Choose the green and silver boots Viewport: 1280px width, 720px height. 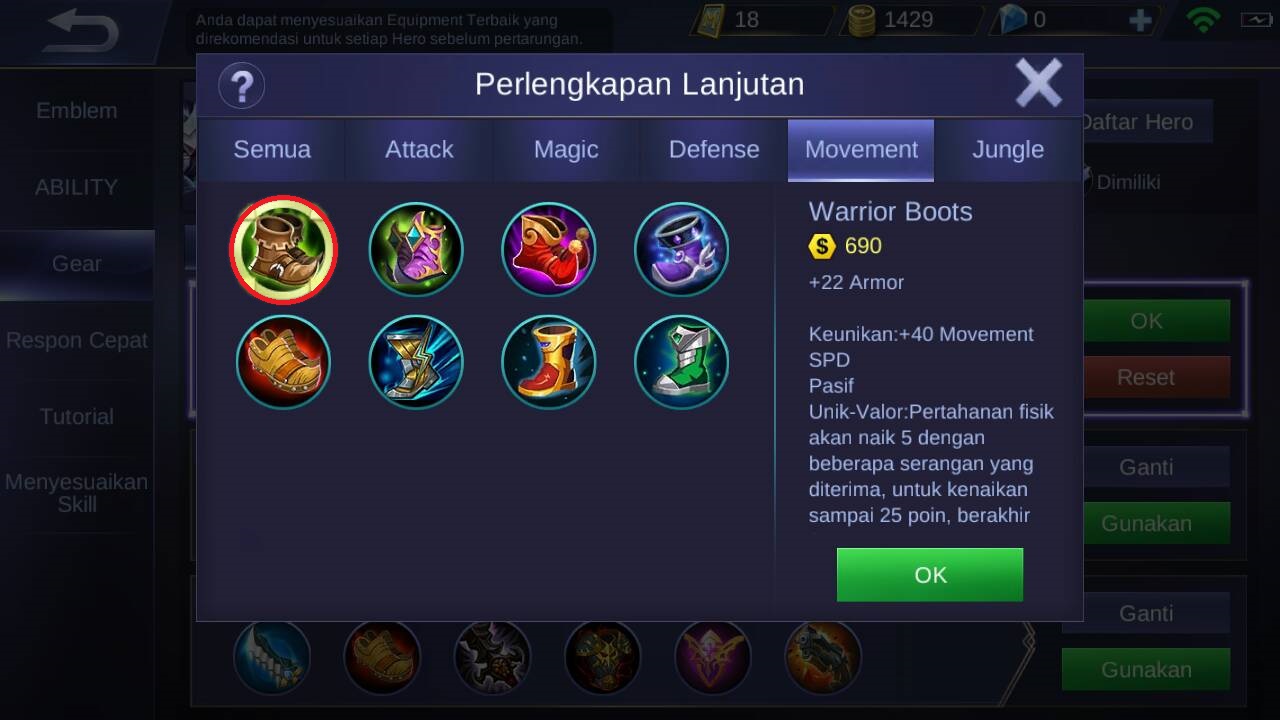pyautogui.click(x=682, y=362)
